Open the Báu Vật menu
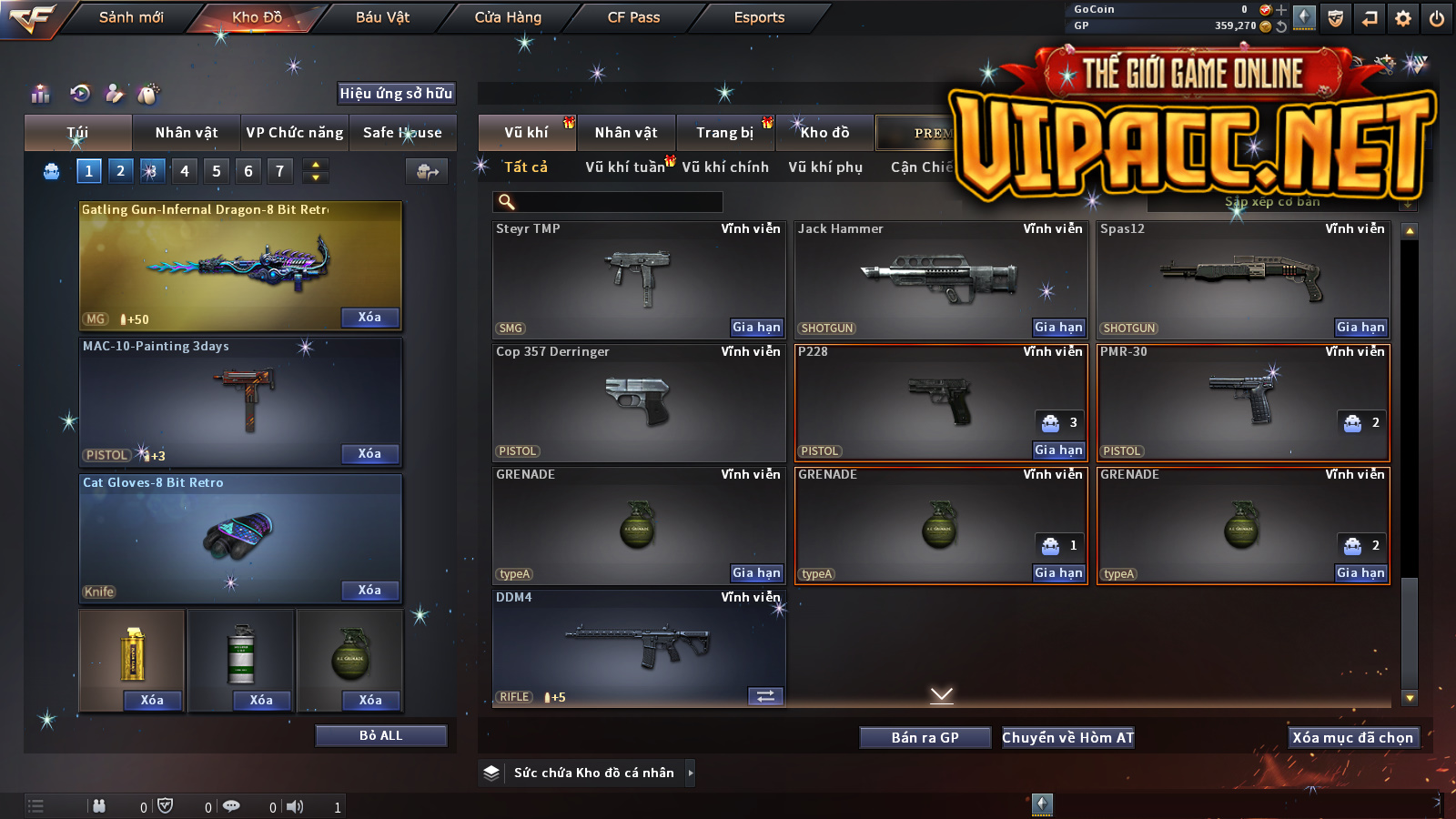This screenshot has height=819, width=1456. click(382, 17)
